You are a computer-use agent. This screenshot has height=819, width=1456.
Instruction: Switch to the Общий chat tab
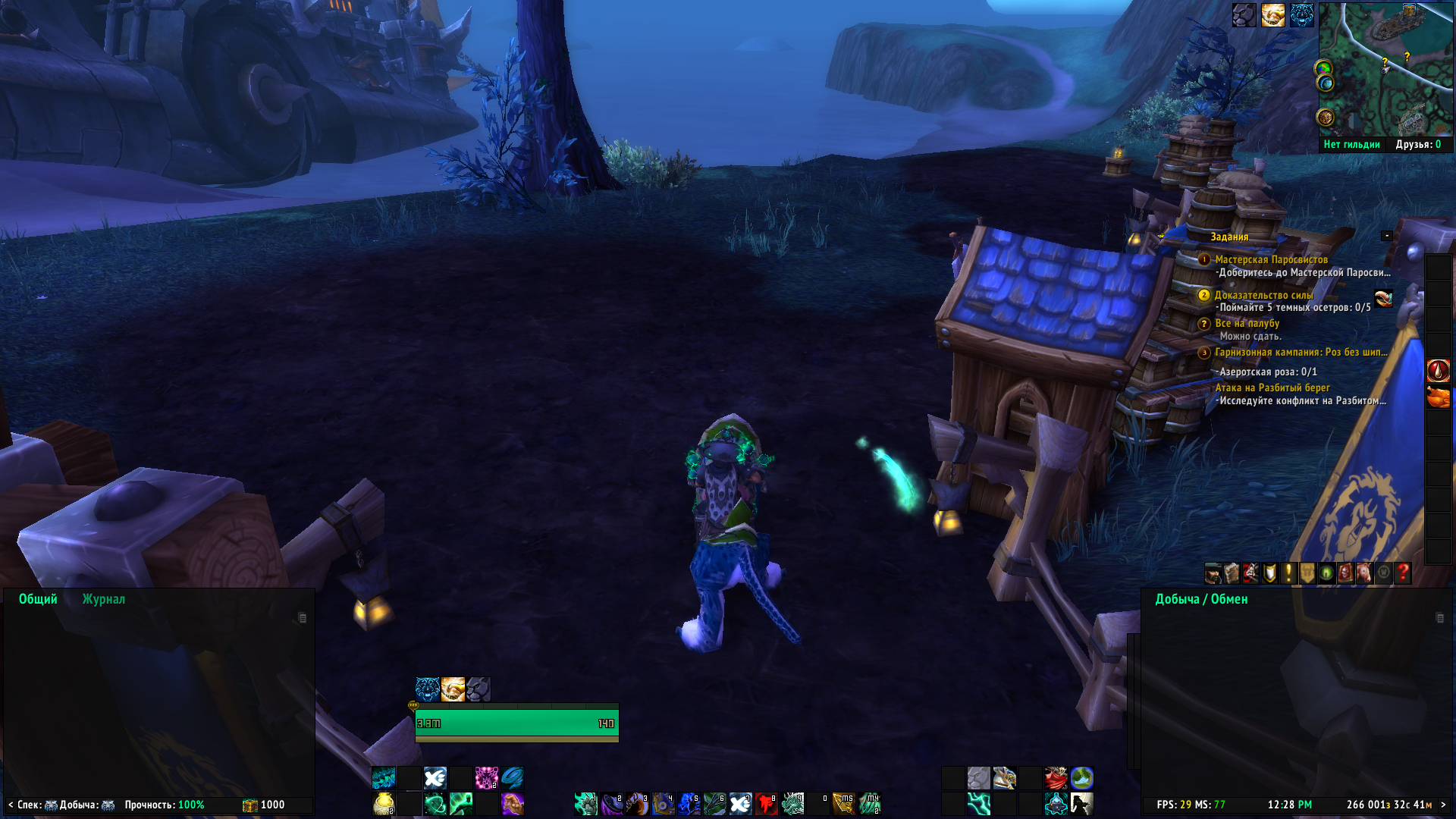[x=38, y=599]
